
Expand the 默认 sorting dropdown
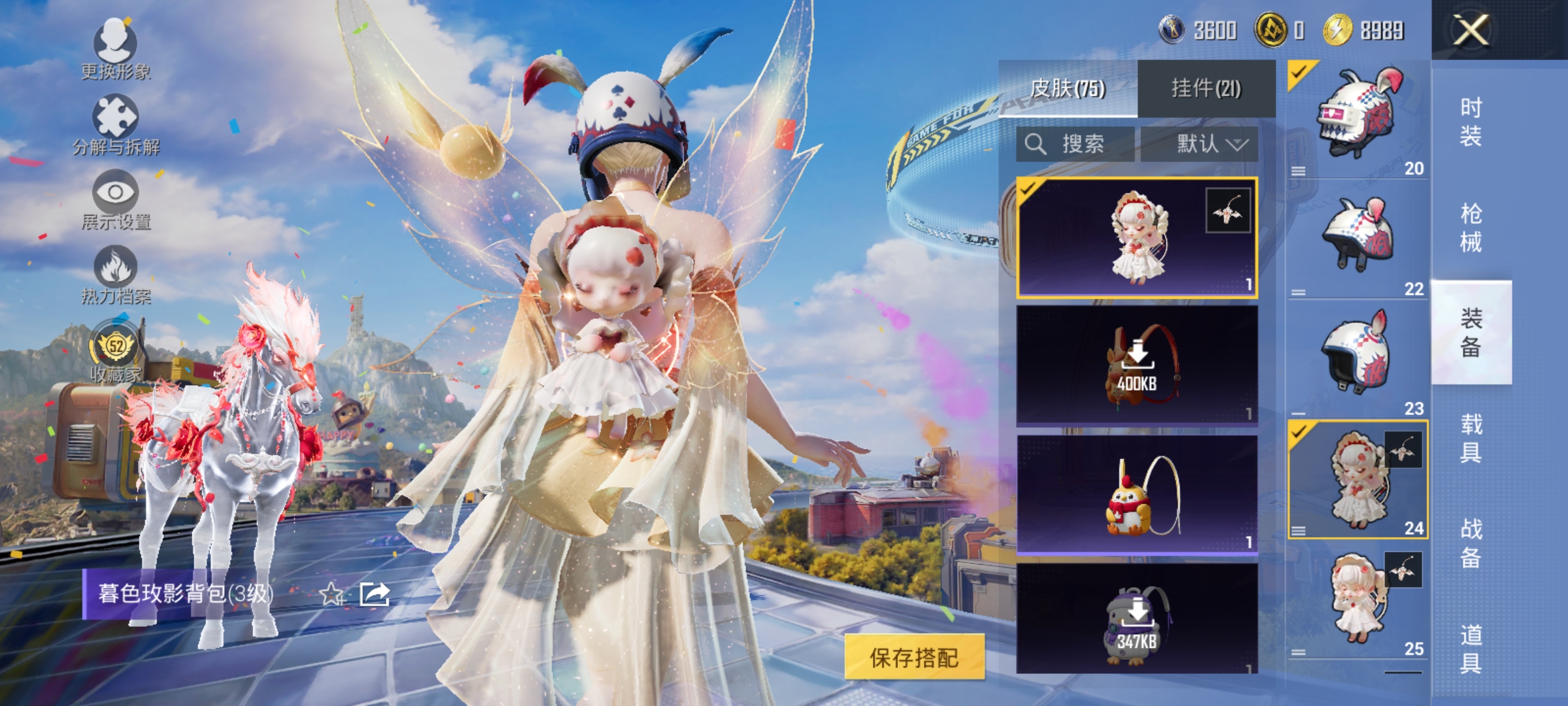pos(1204,144)
